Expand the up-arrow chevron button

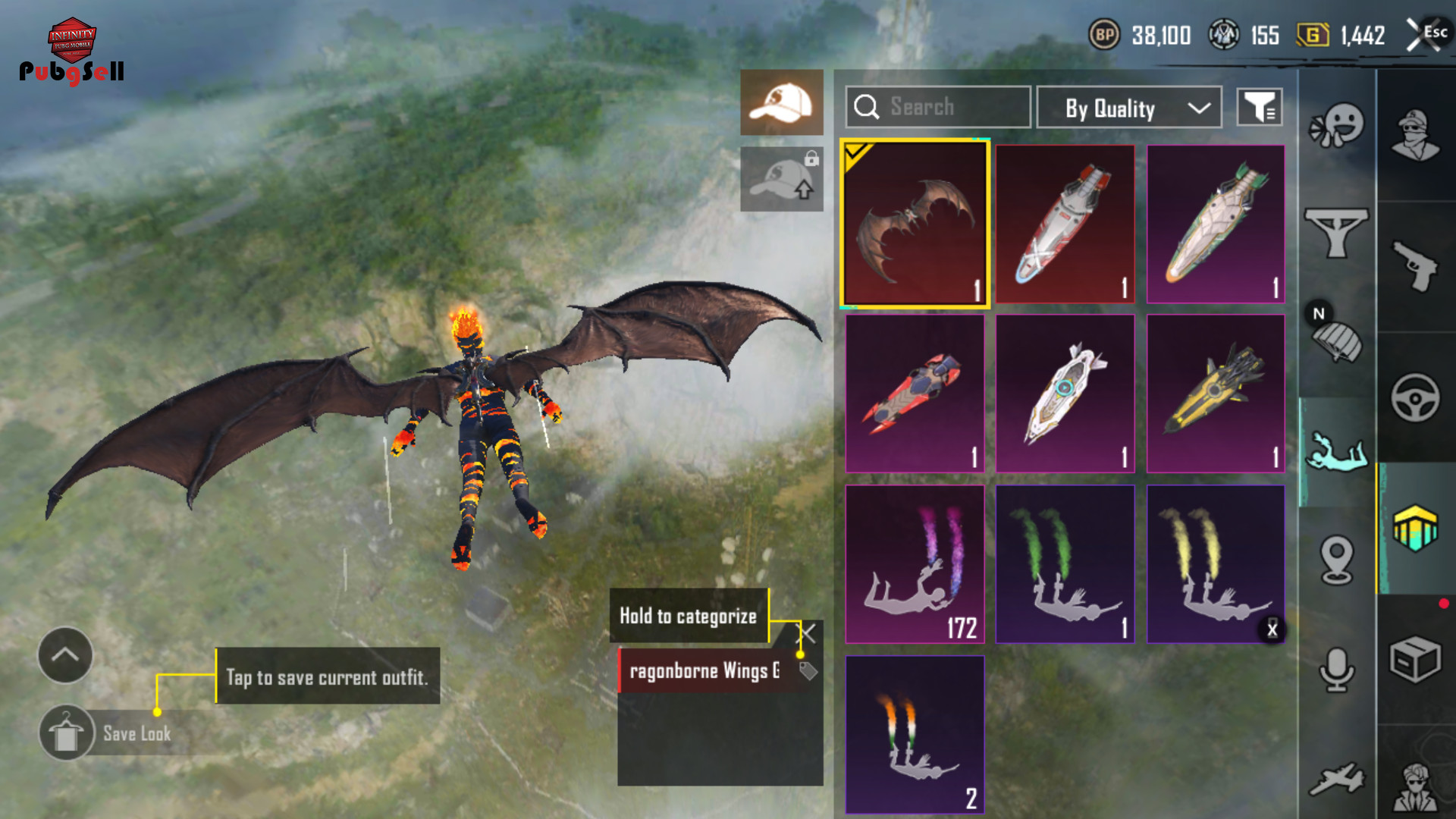coord(65,655)
